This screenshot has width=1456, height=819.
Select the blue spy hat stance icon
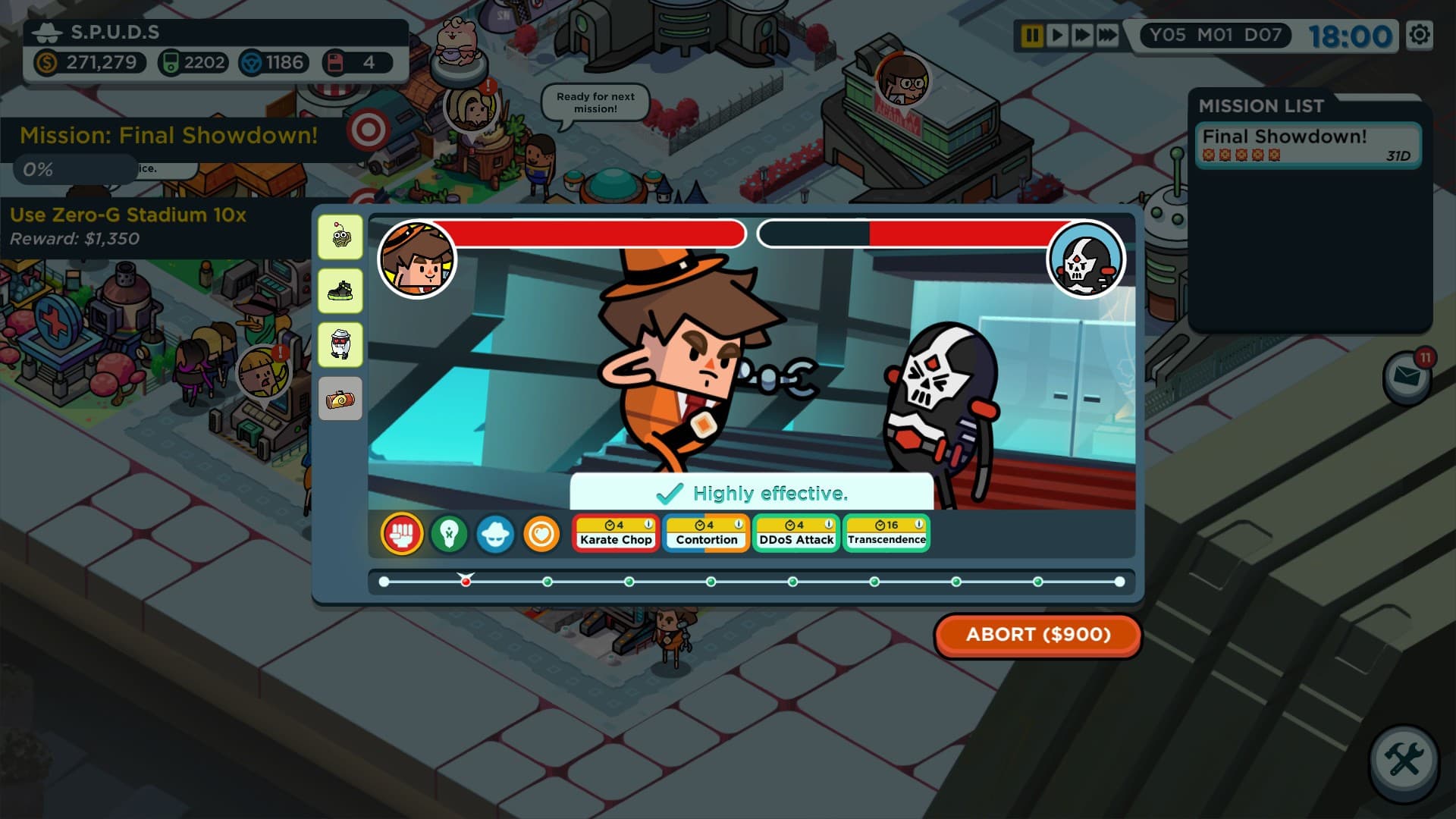pos(495,533)
